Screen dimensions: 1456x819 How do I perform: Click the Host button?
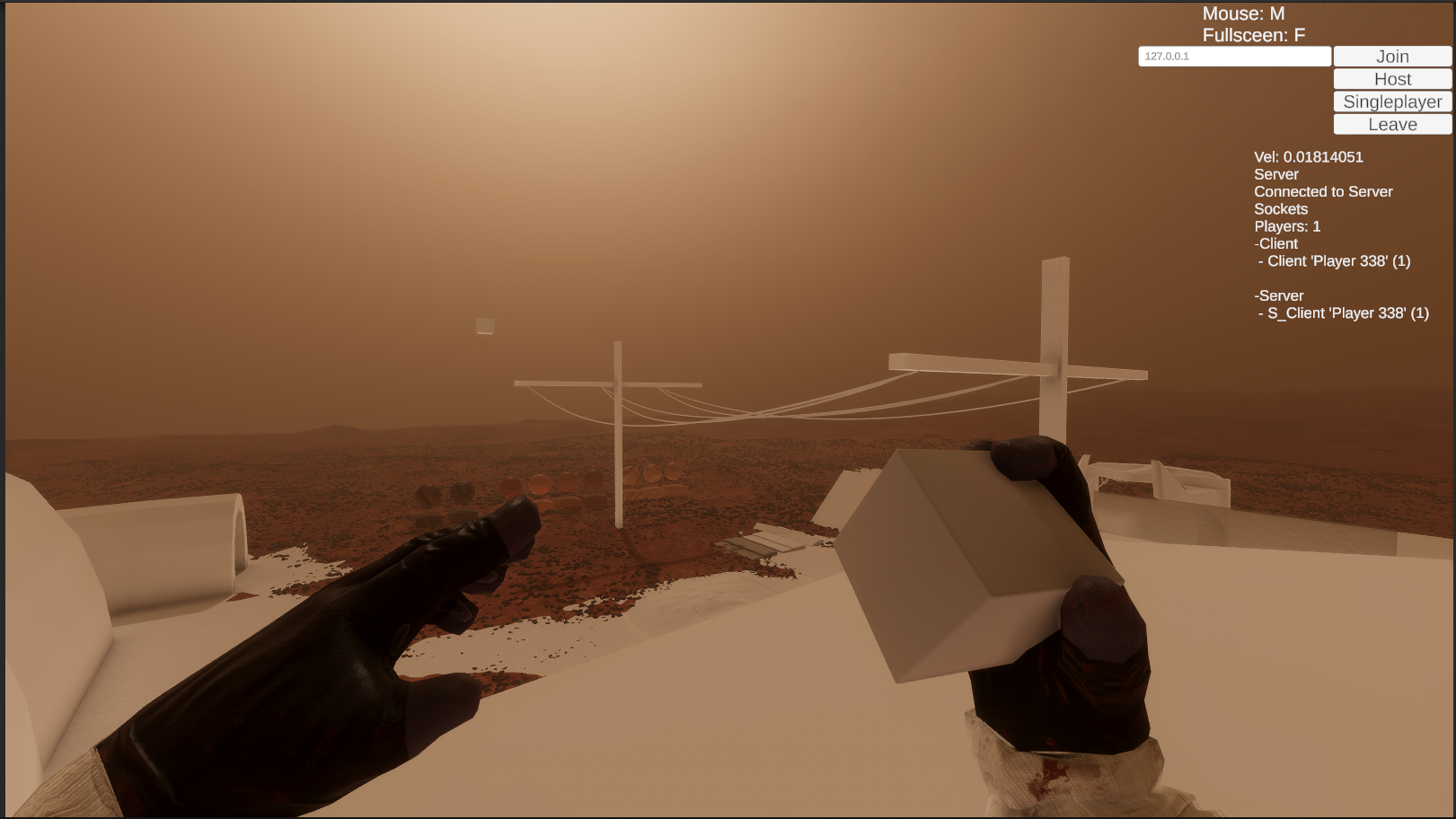coord(1392,79)
